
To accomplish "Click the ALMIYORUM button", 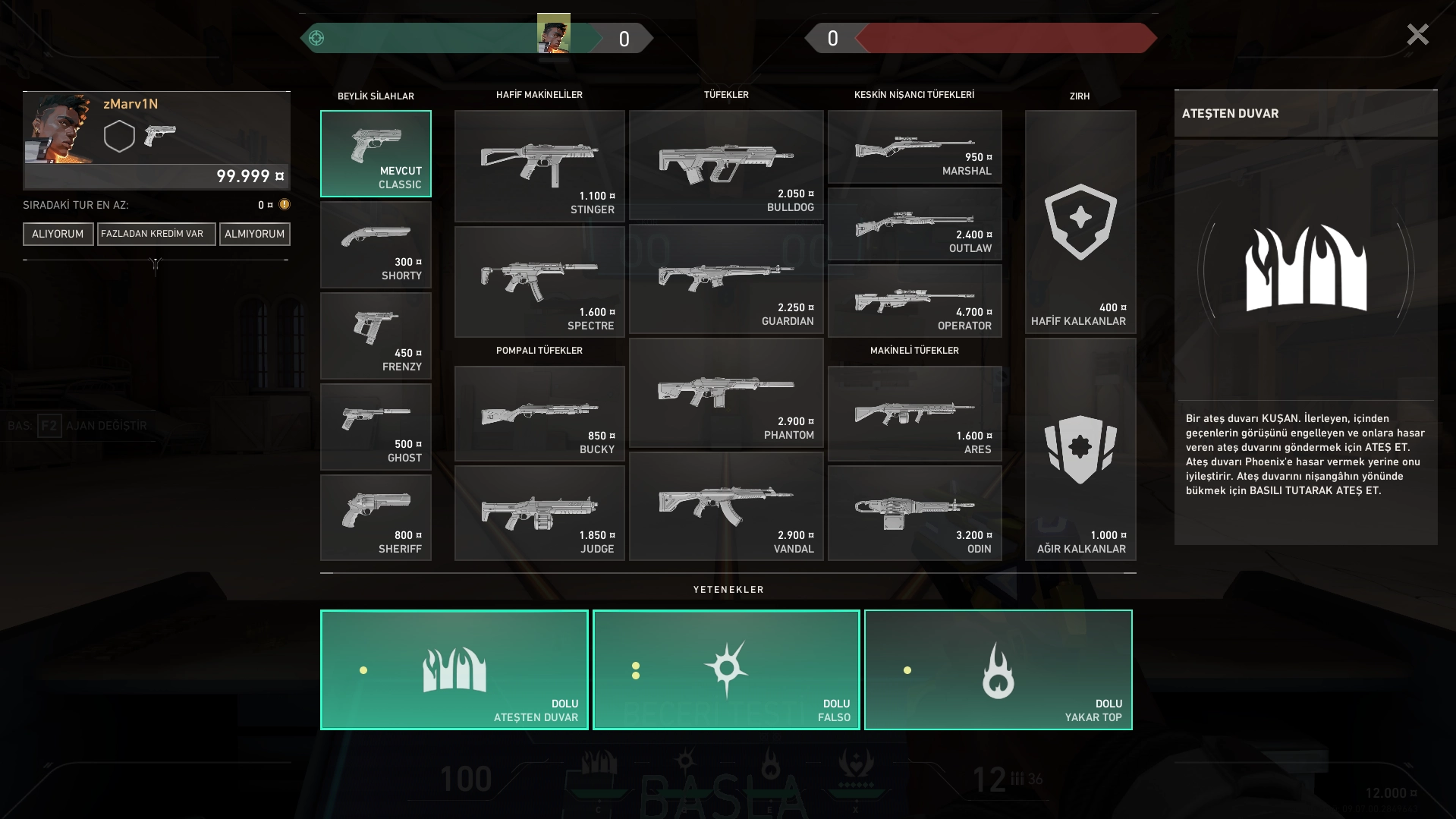I will [x=254, y=234].
